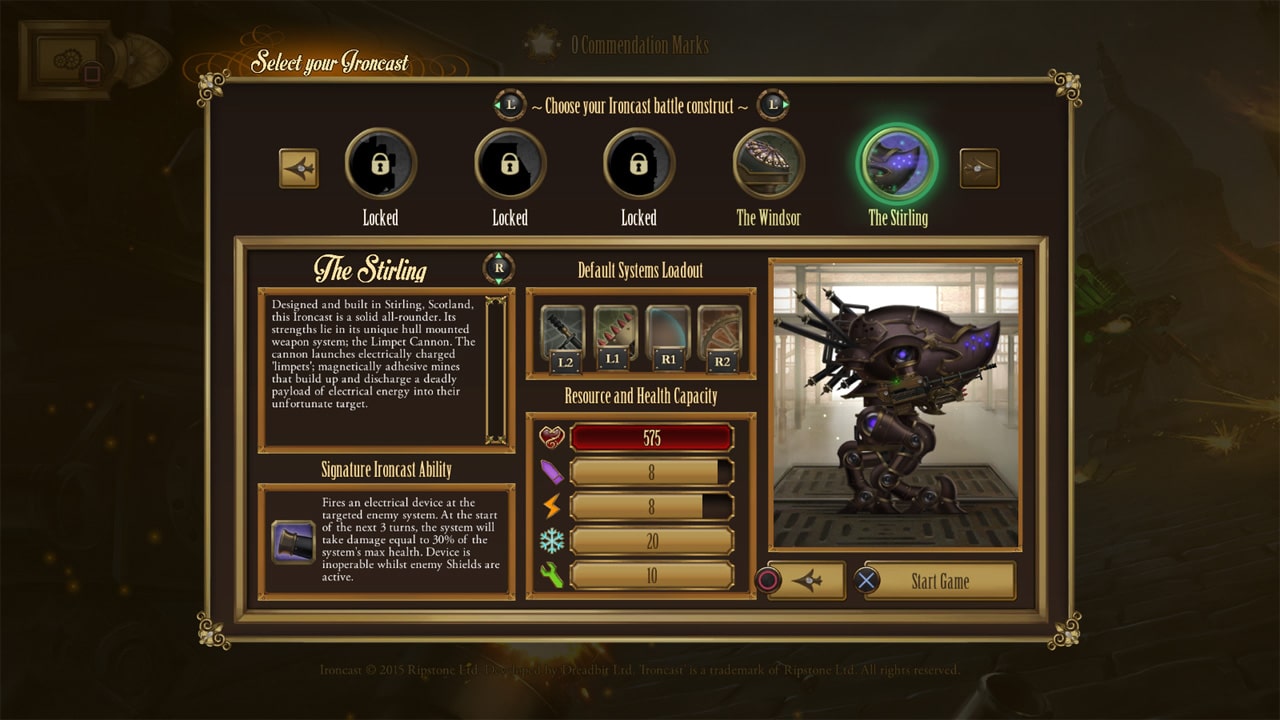Select The Windsor Ironcast portrait
Viewport: 1280px width, 720px height.
pos(768,167)
